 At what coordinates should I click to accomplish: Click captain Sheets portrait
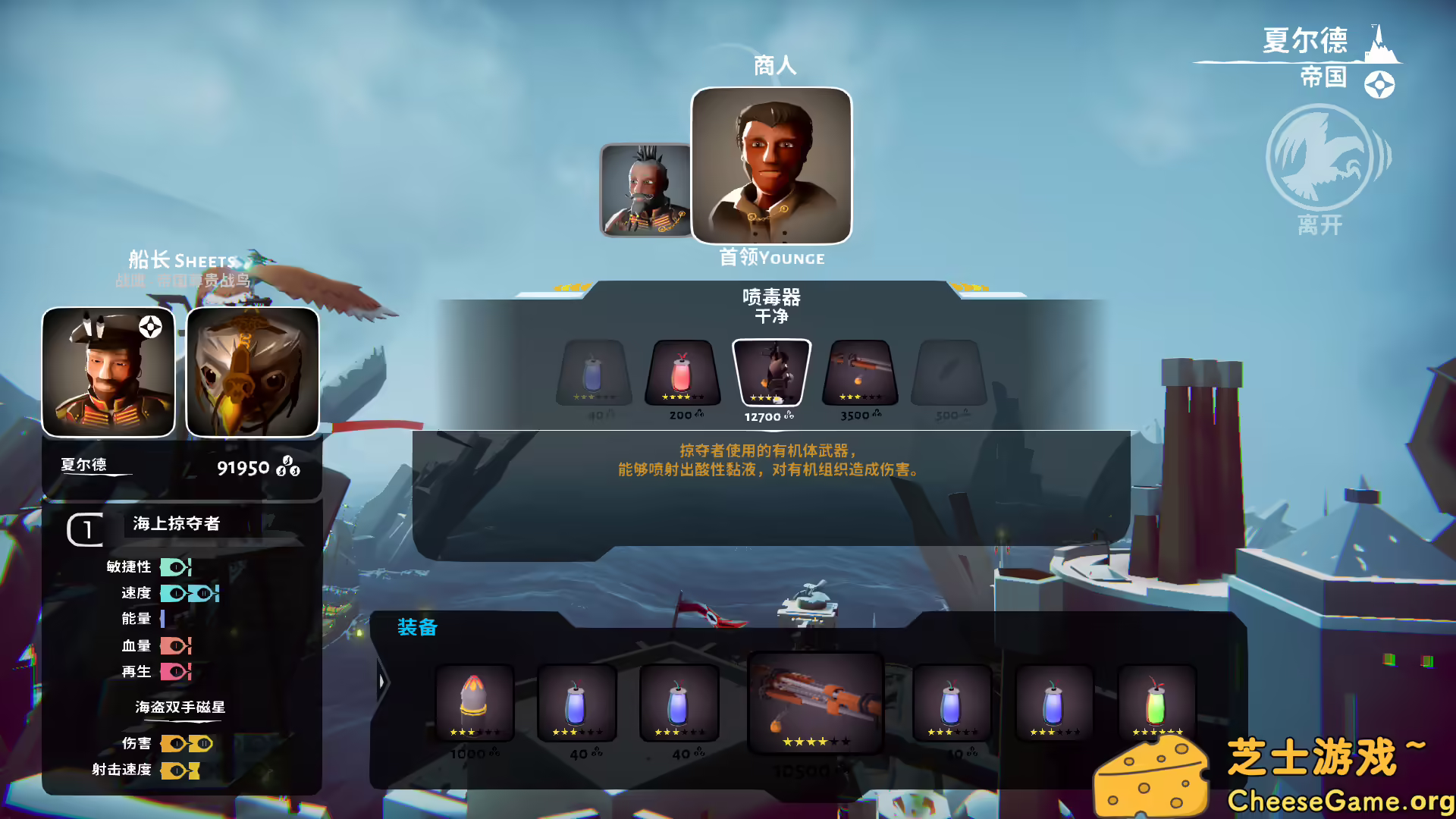108,371
